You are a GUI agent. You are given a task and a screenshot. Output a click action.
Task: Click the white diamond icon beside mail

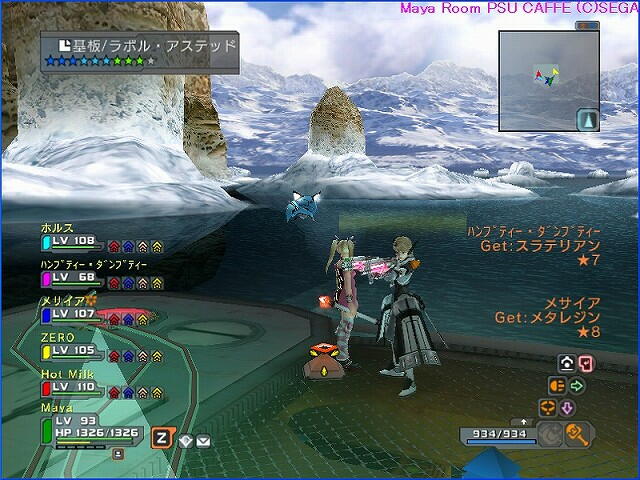186,440
